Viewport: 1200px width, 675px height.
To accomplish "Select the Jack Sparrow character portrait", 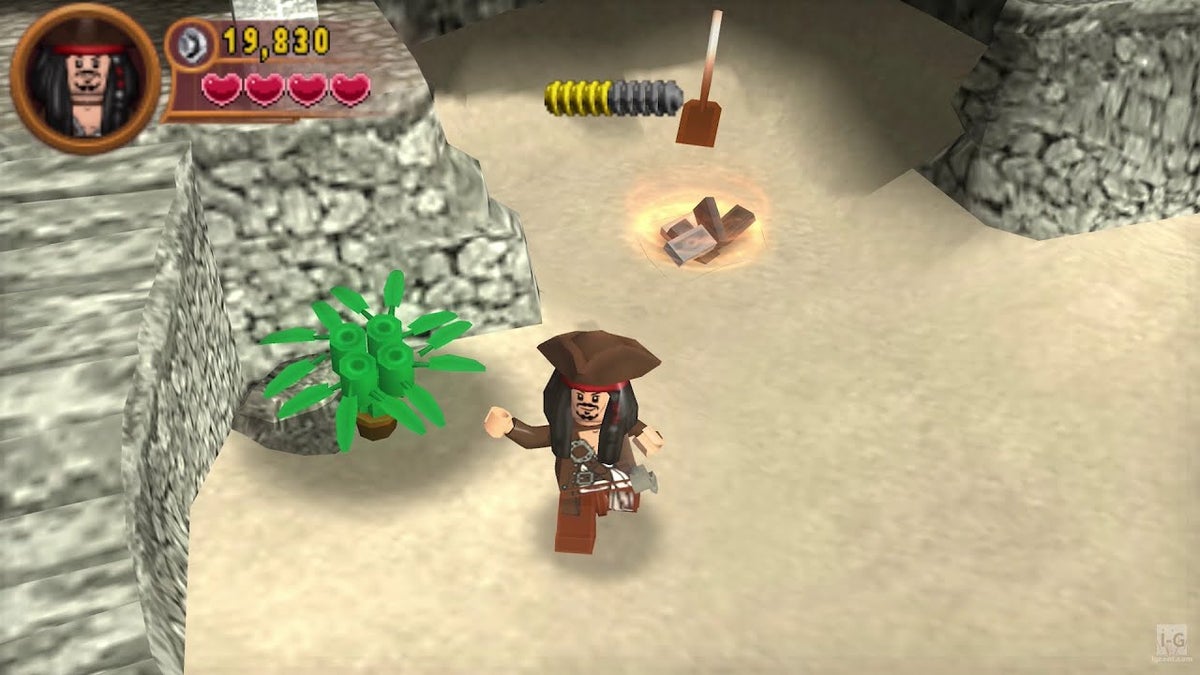I will 85,77.
